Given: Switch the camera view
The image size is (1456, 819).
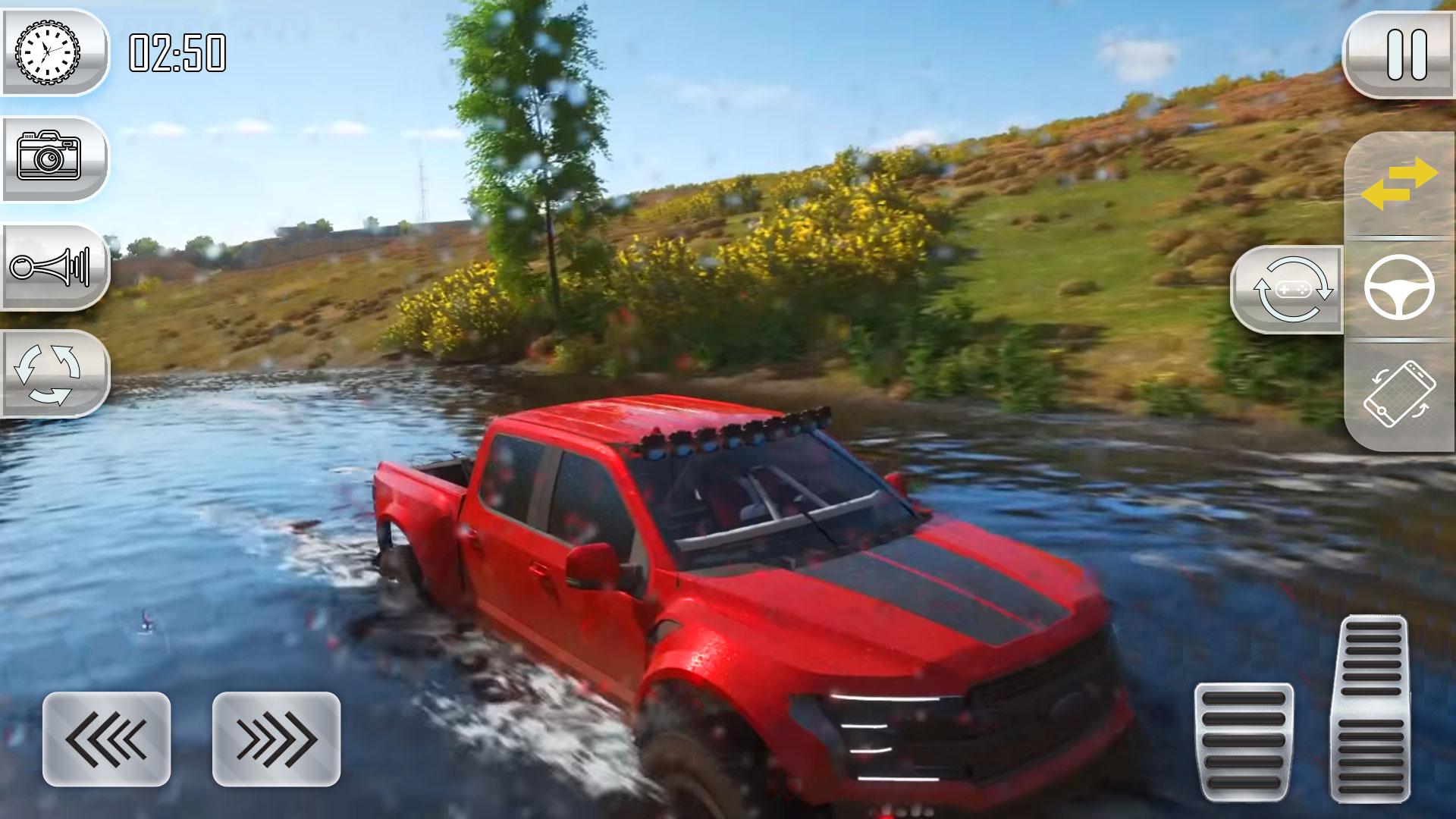Looking at the screenshot, I should pyautogui.click(x=50, y=158).
